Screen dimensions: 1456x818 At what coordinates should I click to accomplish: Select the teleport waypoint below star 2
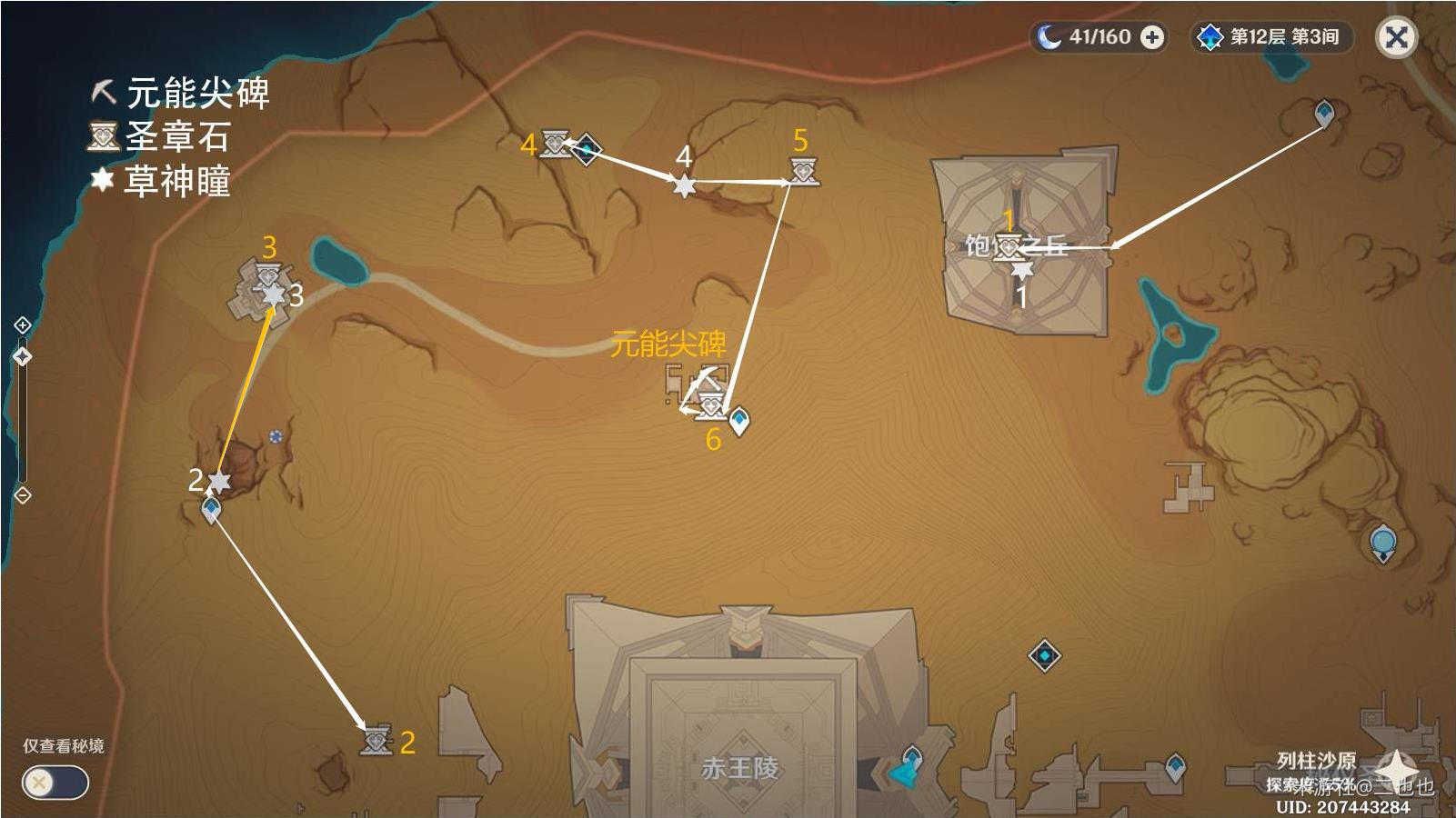click(211, 510)
